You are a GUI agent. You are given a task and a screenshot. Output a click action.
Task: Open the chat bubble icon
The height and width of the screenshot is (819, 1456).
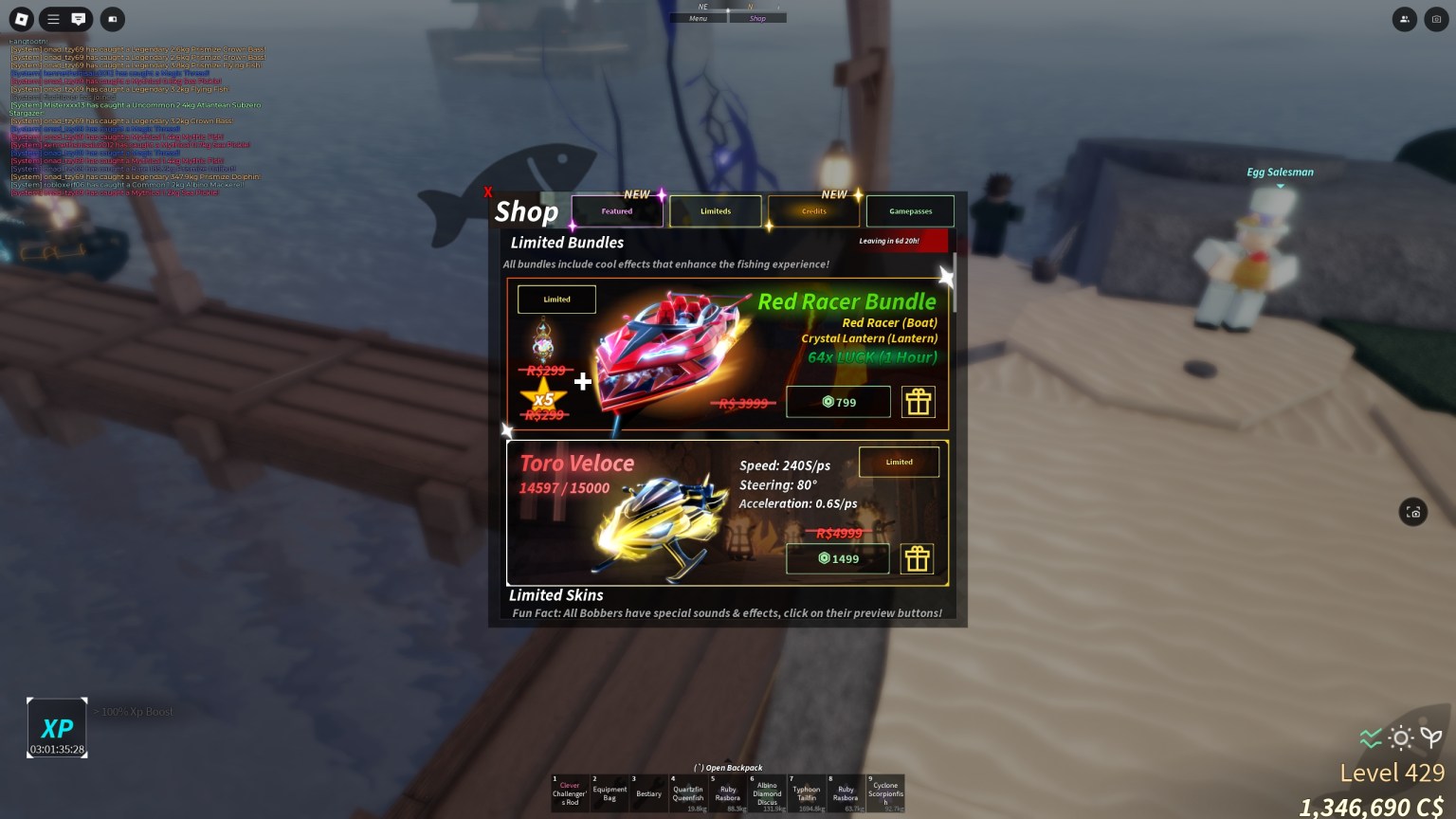(x=79, y=19)
